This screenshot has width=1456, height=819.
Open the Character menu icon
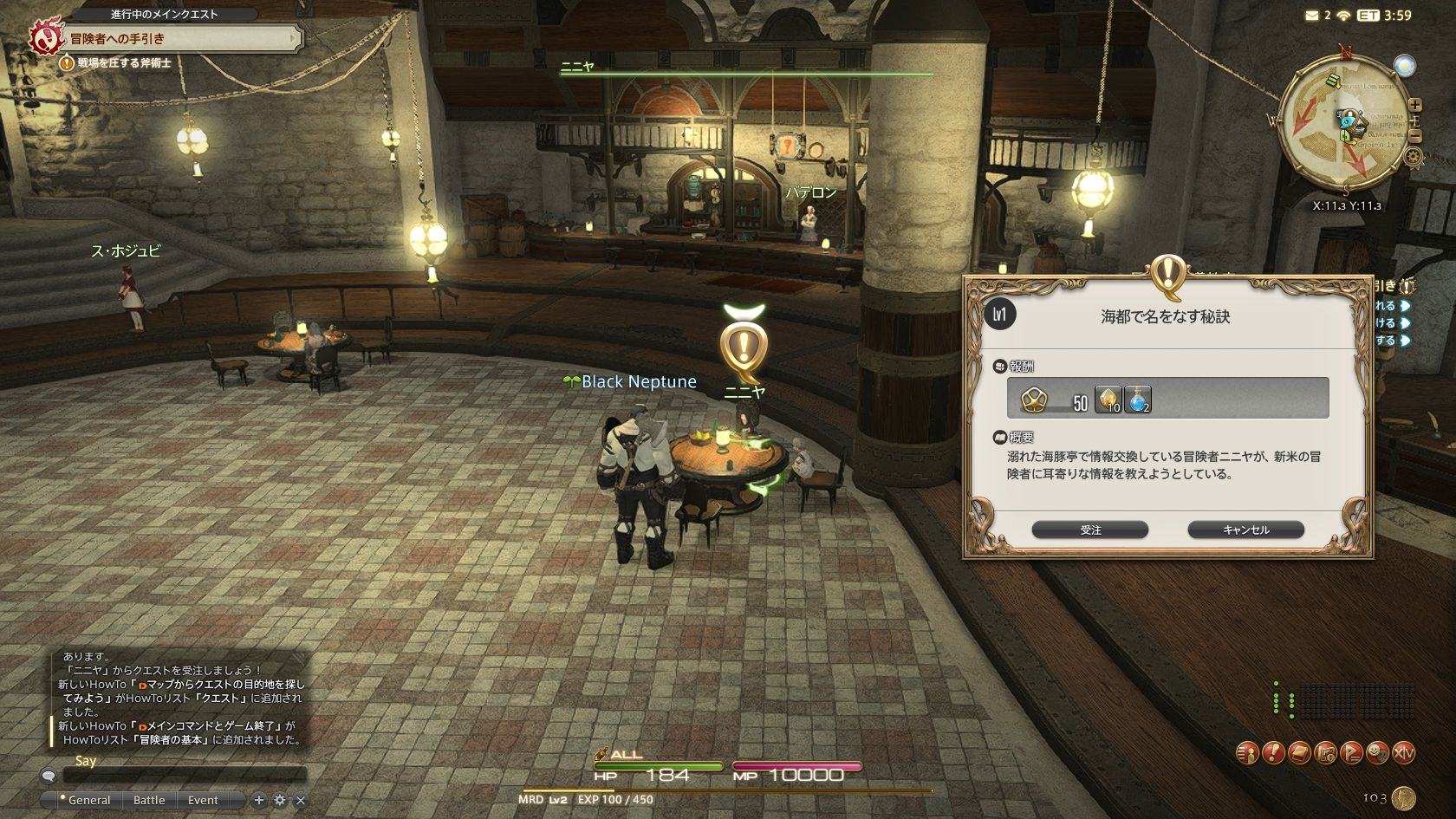click(x=1247, y=752)
